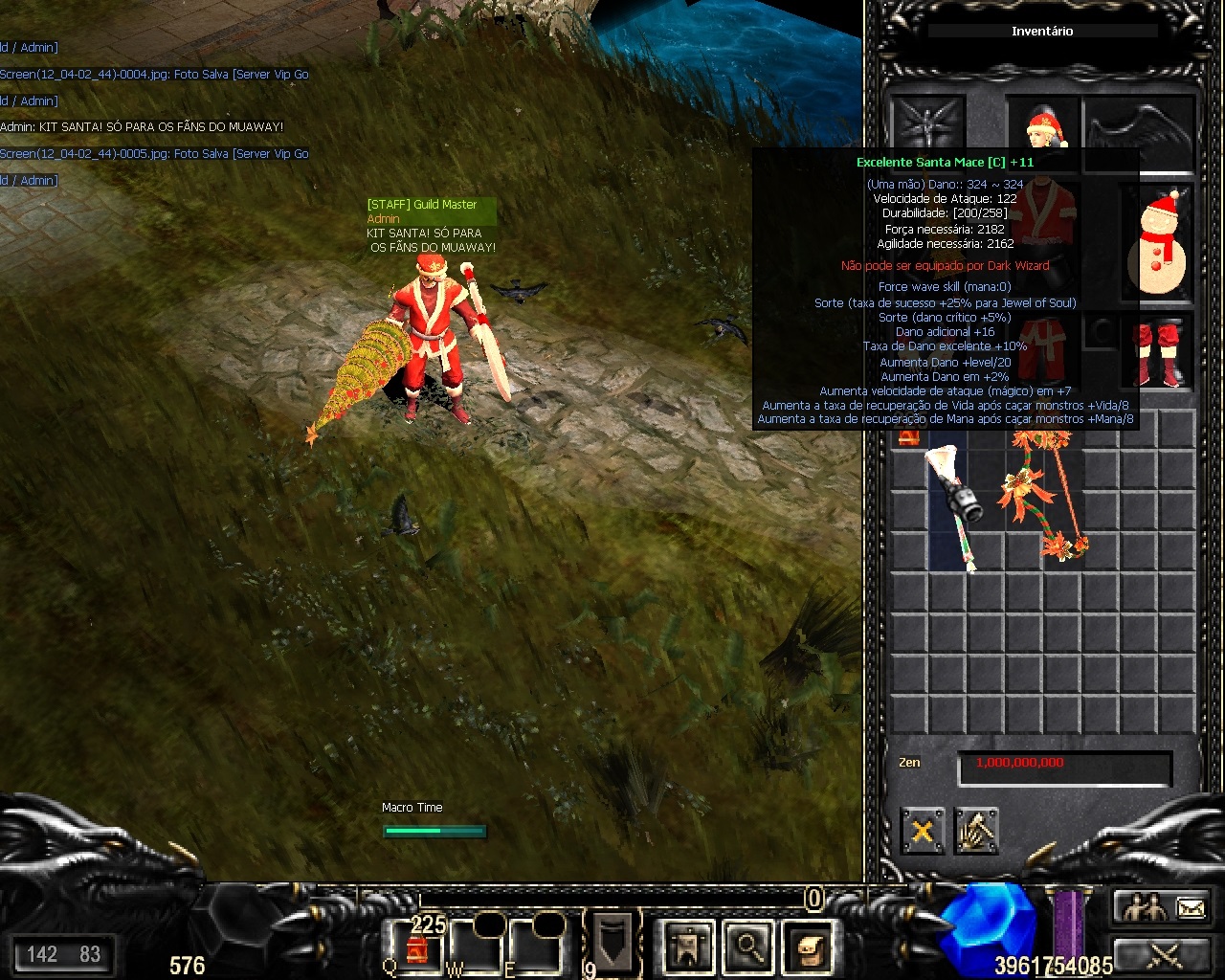Use the red potion in Q slot
The width and height of the screenshot is (1225, 980).
[x=416, y=946]
